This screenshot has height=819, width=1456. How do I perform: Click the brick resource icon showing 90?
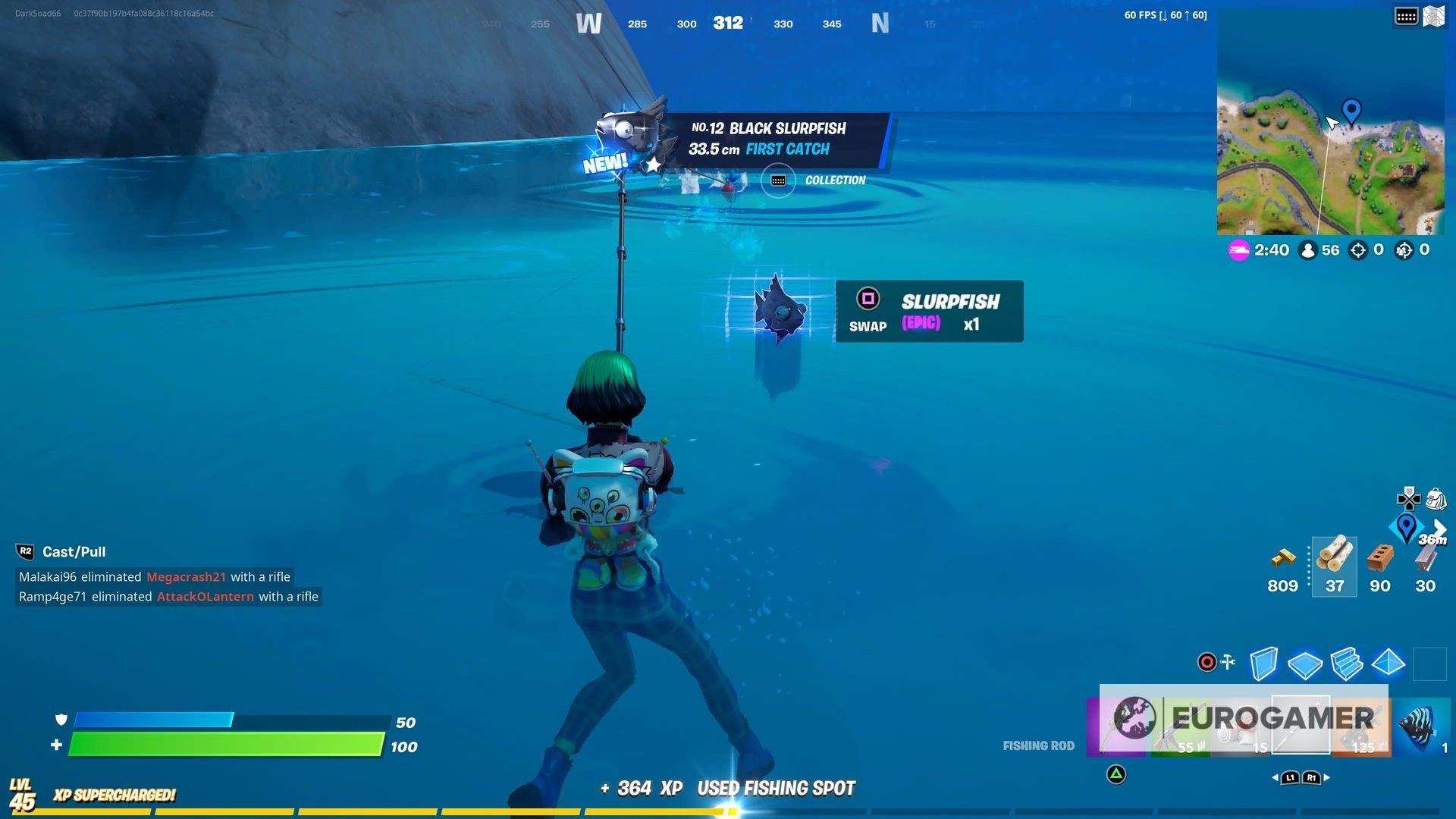tap(1379, 559)
